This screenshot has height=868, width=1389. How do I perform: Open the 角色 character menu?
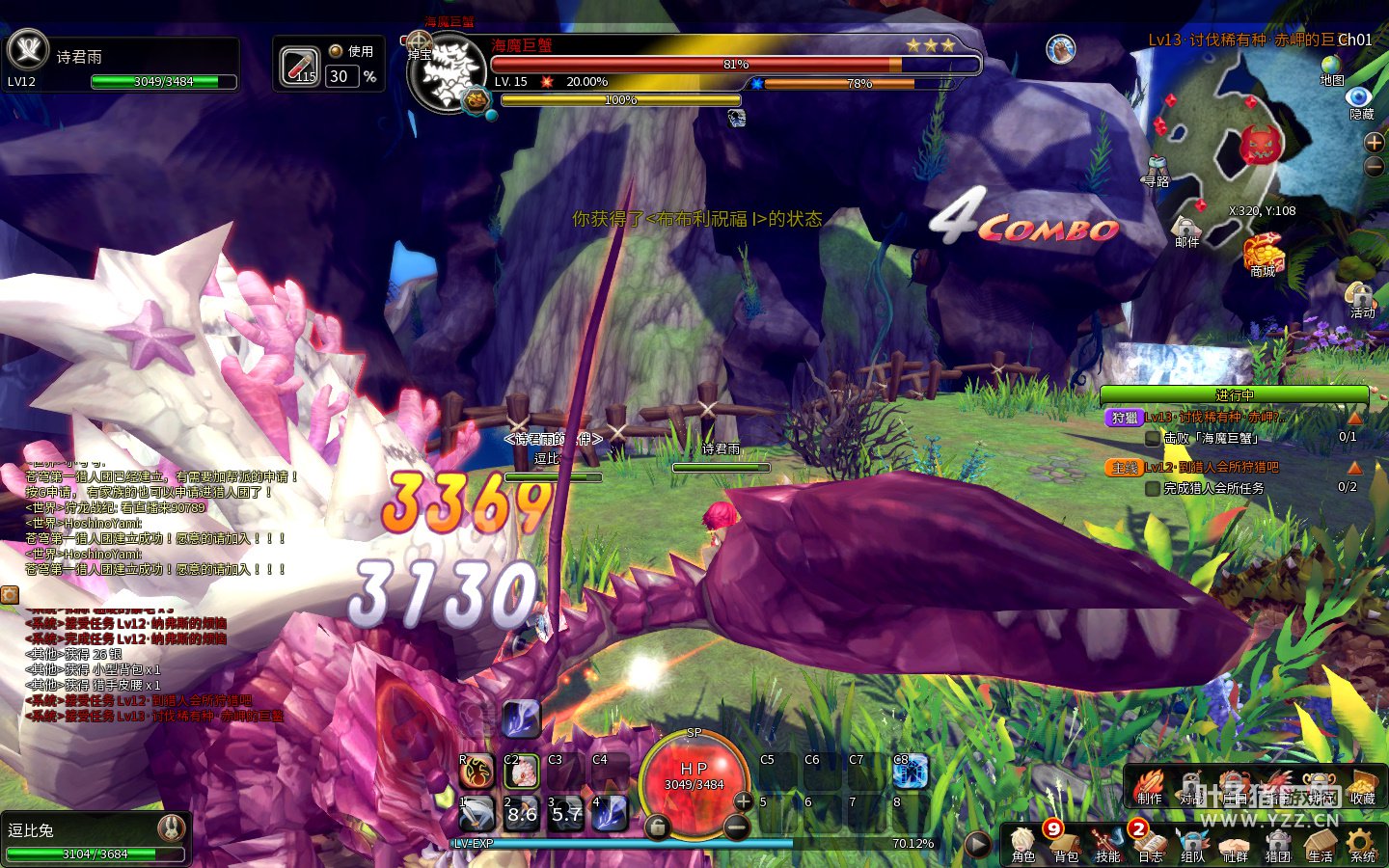[1023, 845]
